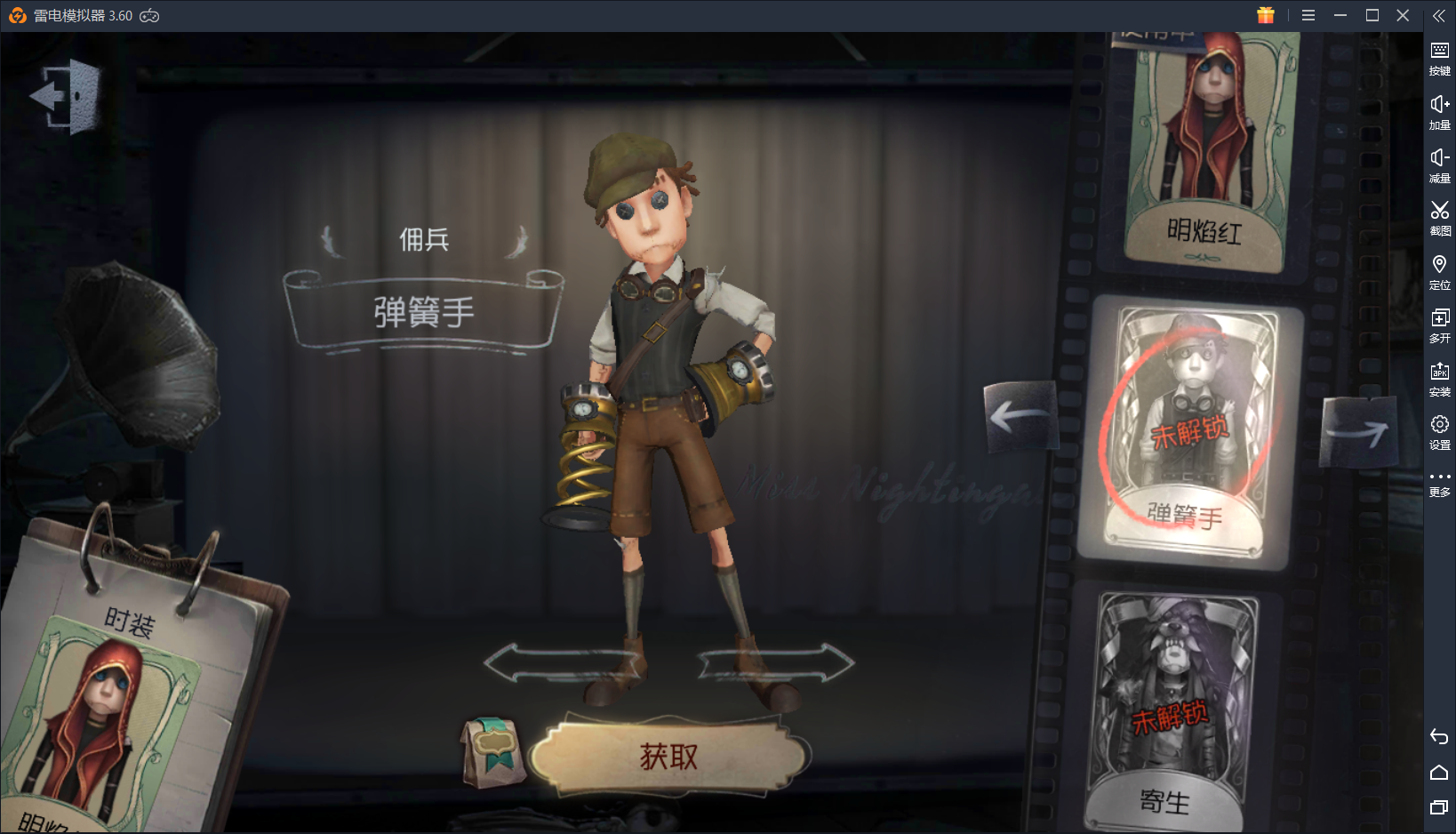Click the right arrow to view next character
The width and height of the screenshot is (1456, 834).
(x=1359, y=433)
